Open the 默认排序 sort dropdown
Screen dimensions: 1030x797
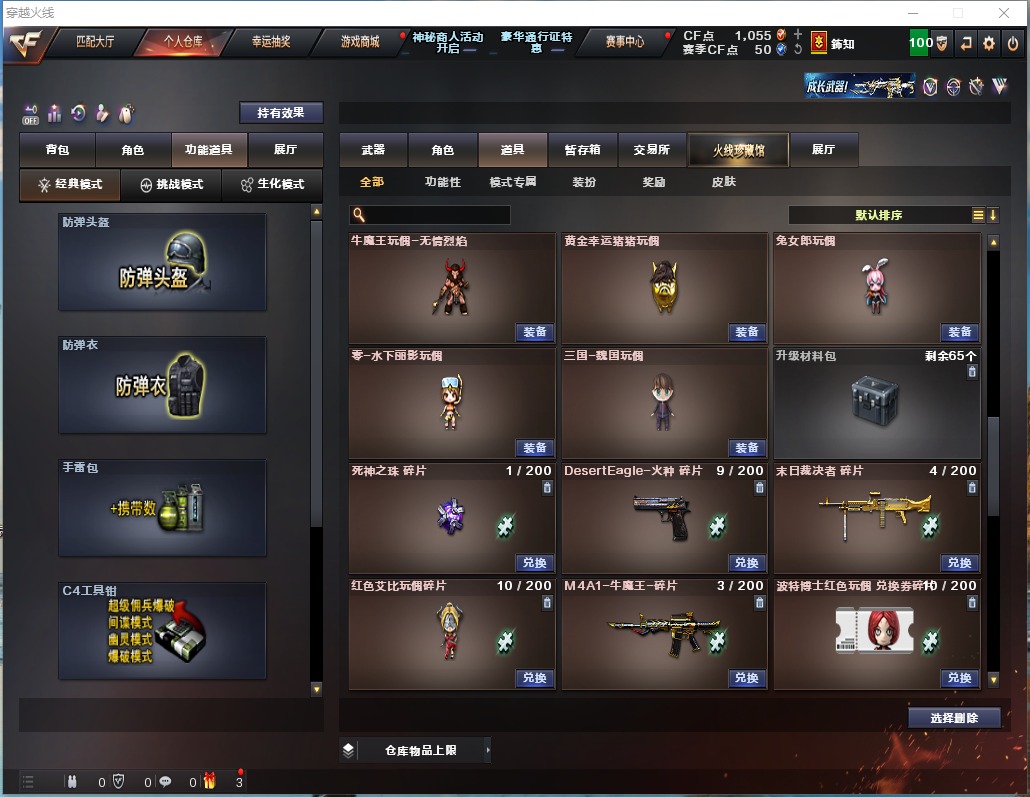[878, 215]
